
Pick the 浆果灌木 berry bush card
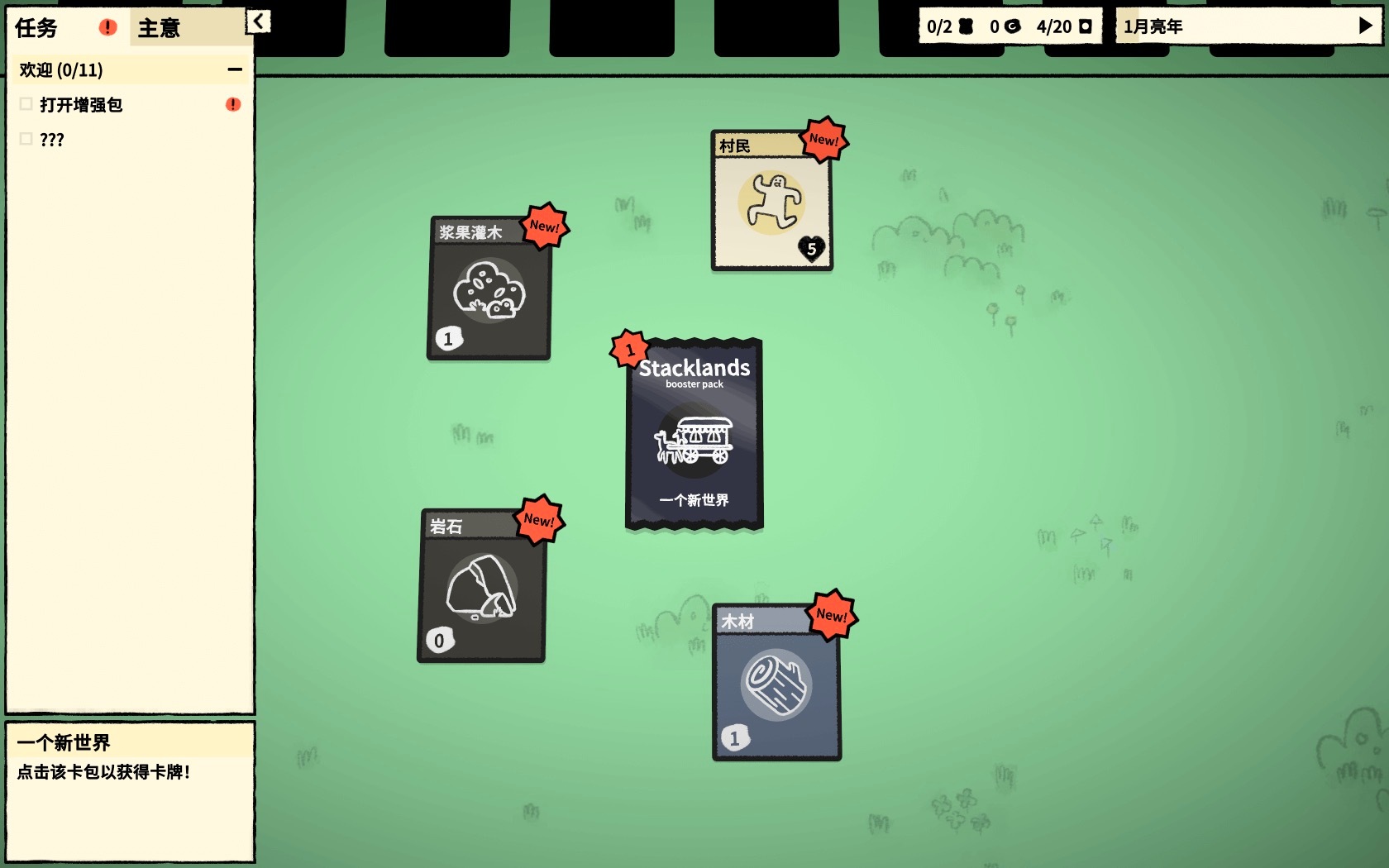pos(489,289)
